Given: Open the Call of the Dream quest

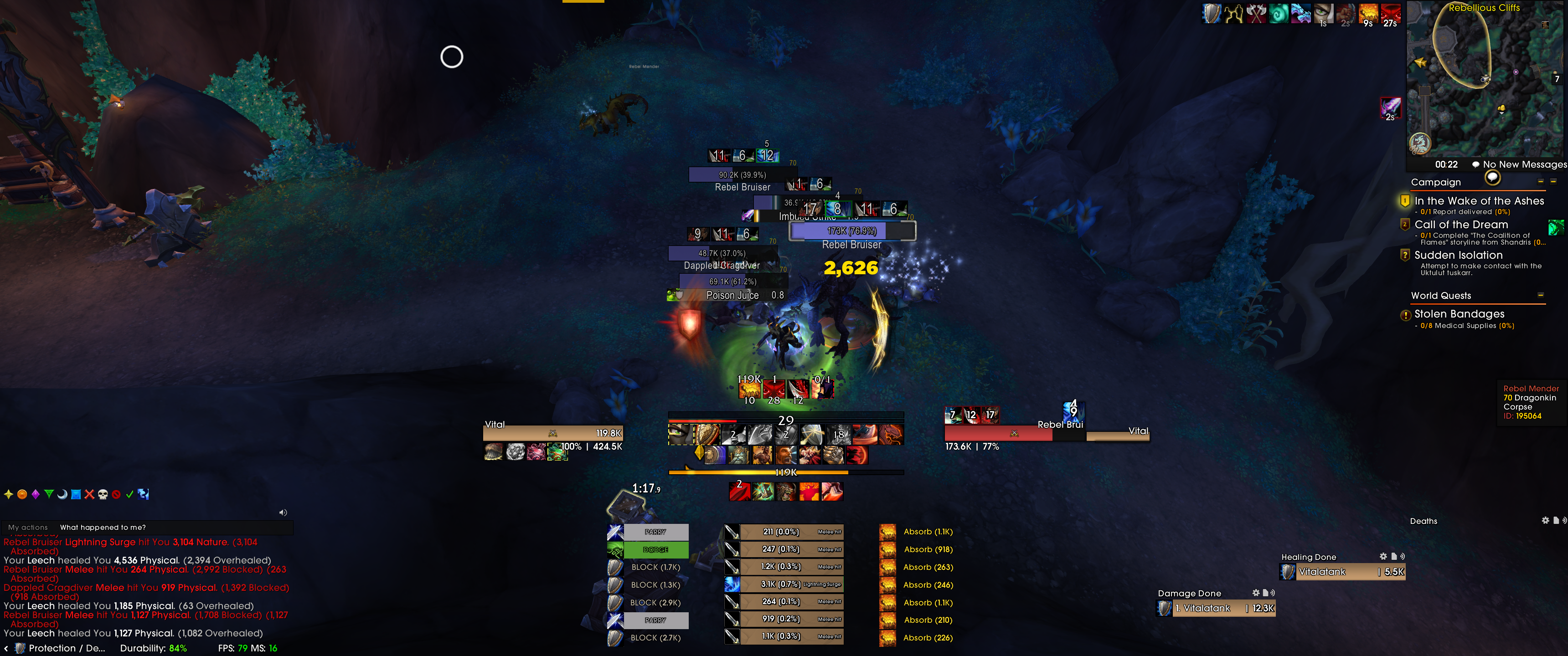Looking at the screenshot, I should (1461, 225).
